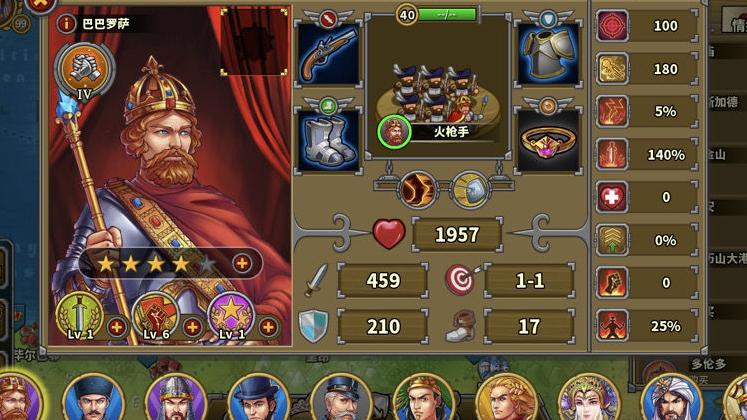Activate the round fiery slash icon
This screenshot has height=420, width=747.
[x=416, y=188]
